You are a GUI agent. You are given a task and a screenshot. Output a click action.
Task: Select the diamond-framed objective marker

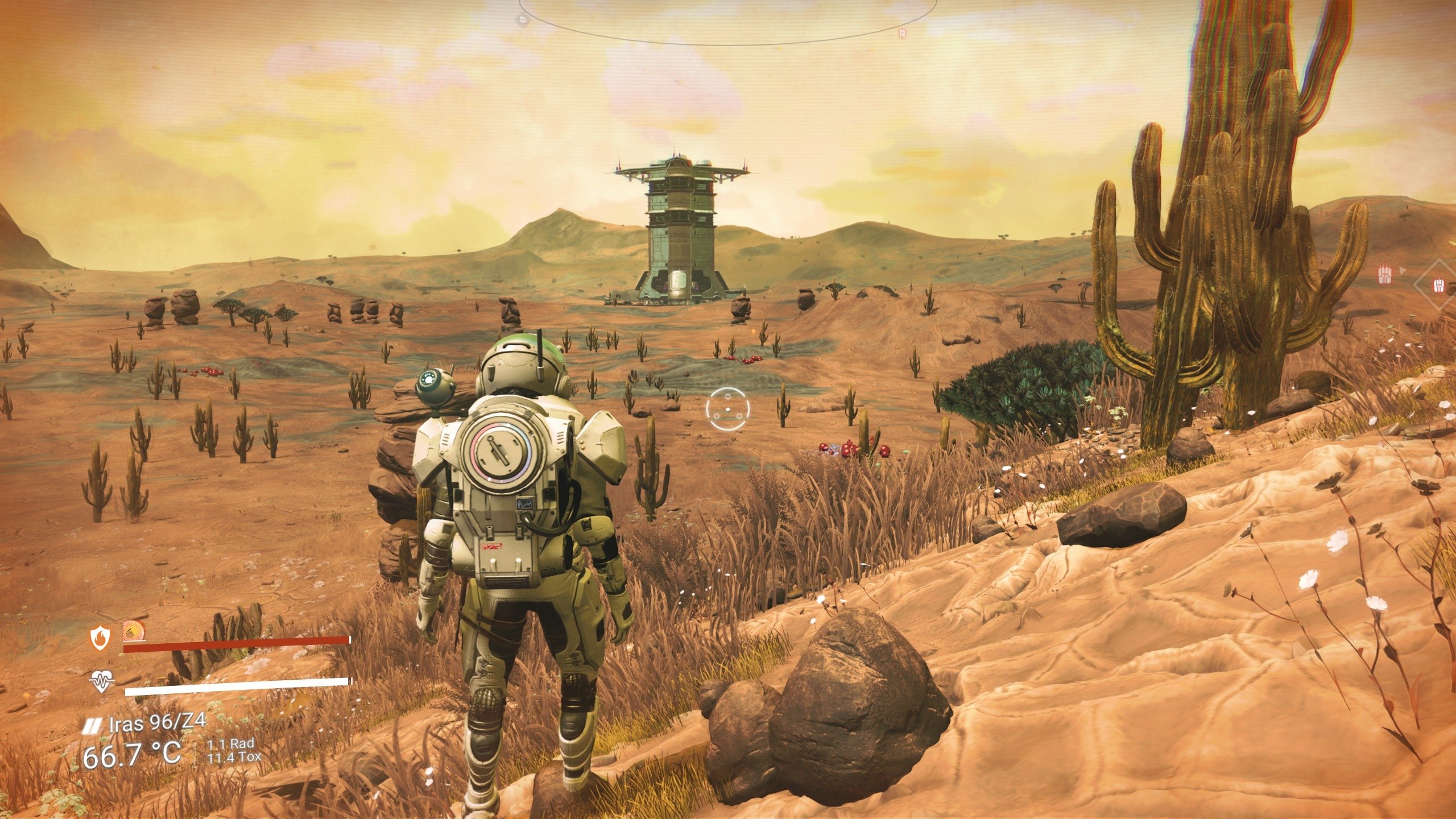pos(1438,283)
